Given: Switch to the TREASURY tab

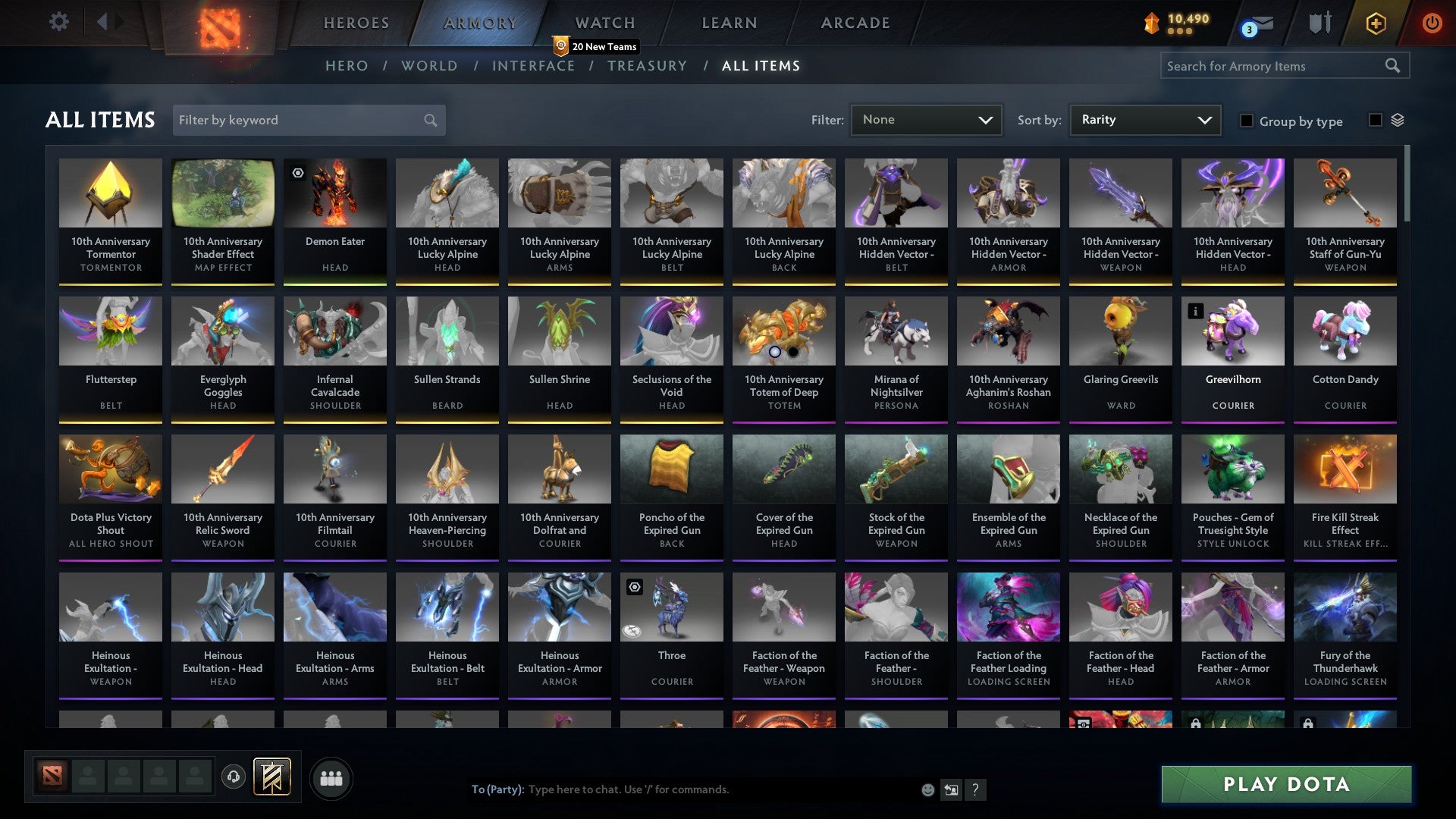Looking at the screenshot, I should pos(647,66).
